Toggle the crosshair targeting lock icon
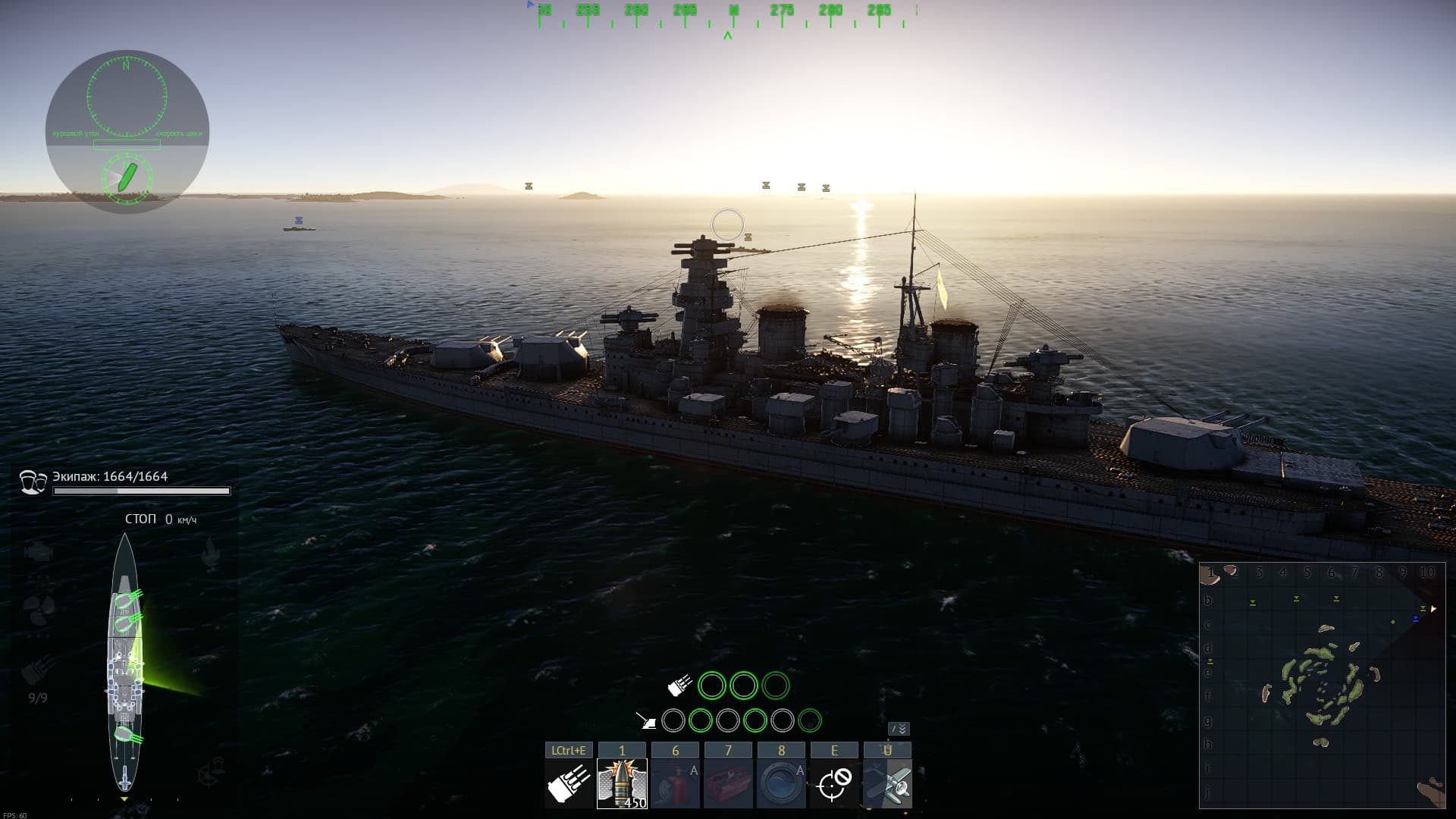 (x=834, y=783)
